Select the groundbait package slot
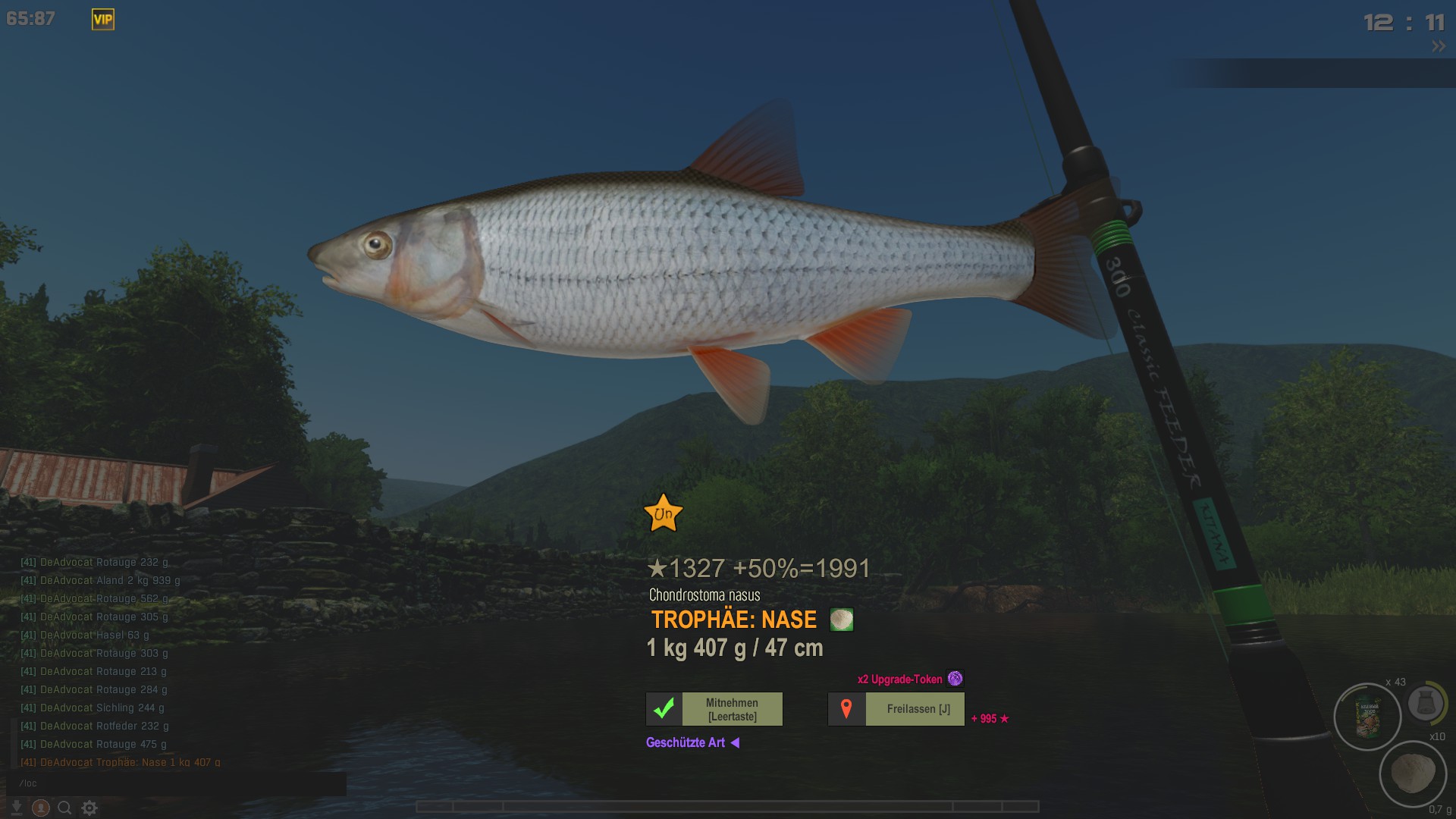Image resolution: width=1456 pixels, height=819 pixels. [x=1367, y=717]
